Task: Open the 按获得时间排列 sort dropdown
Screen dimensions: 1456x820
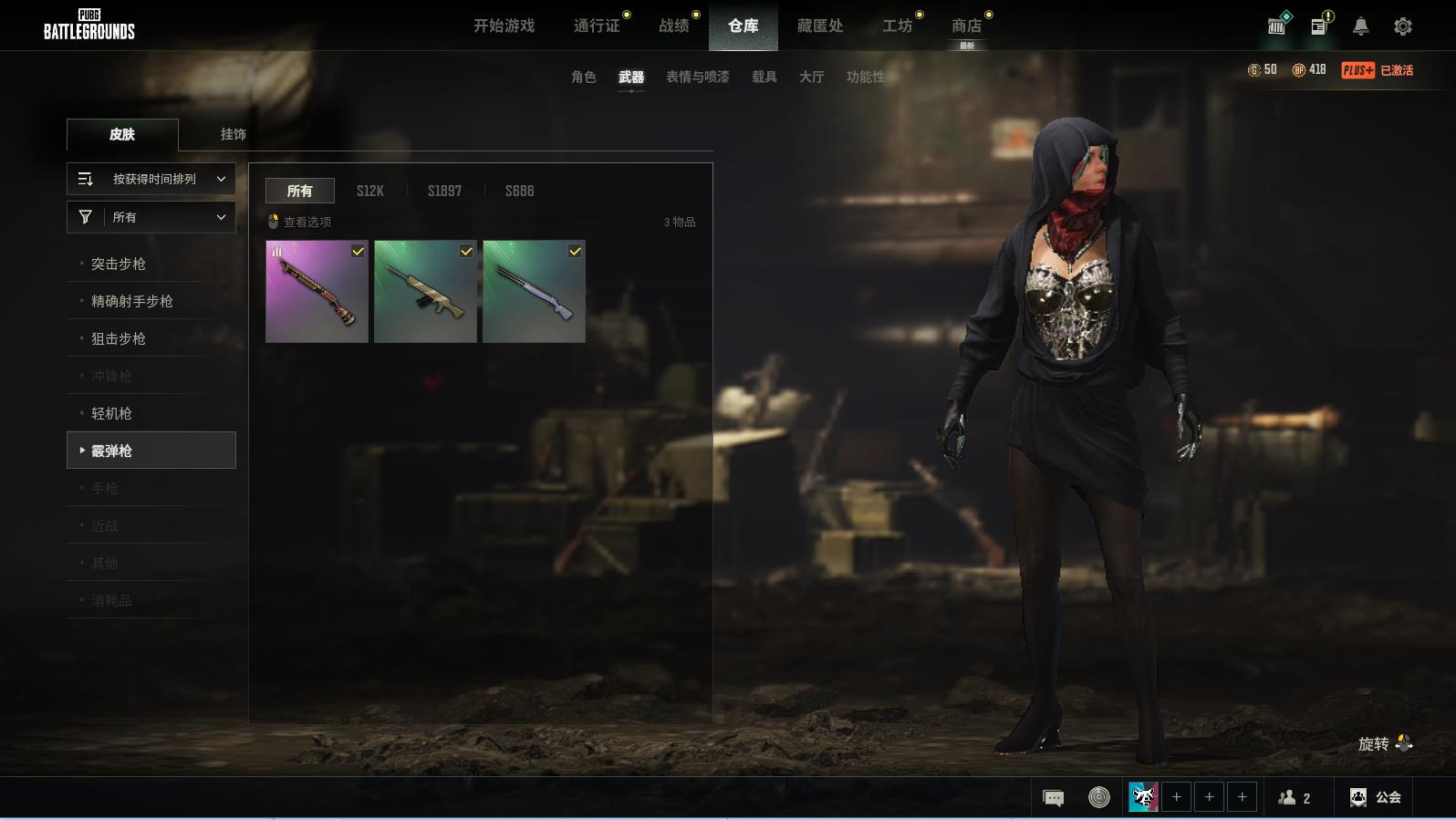Action: [151, 179]
